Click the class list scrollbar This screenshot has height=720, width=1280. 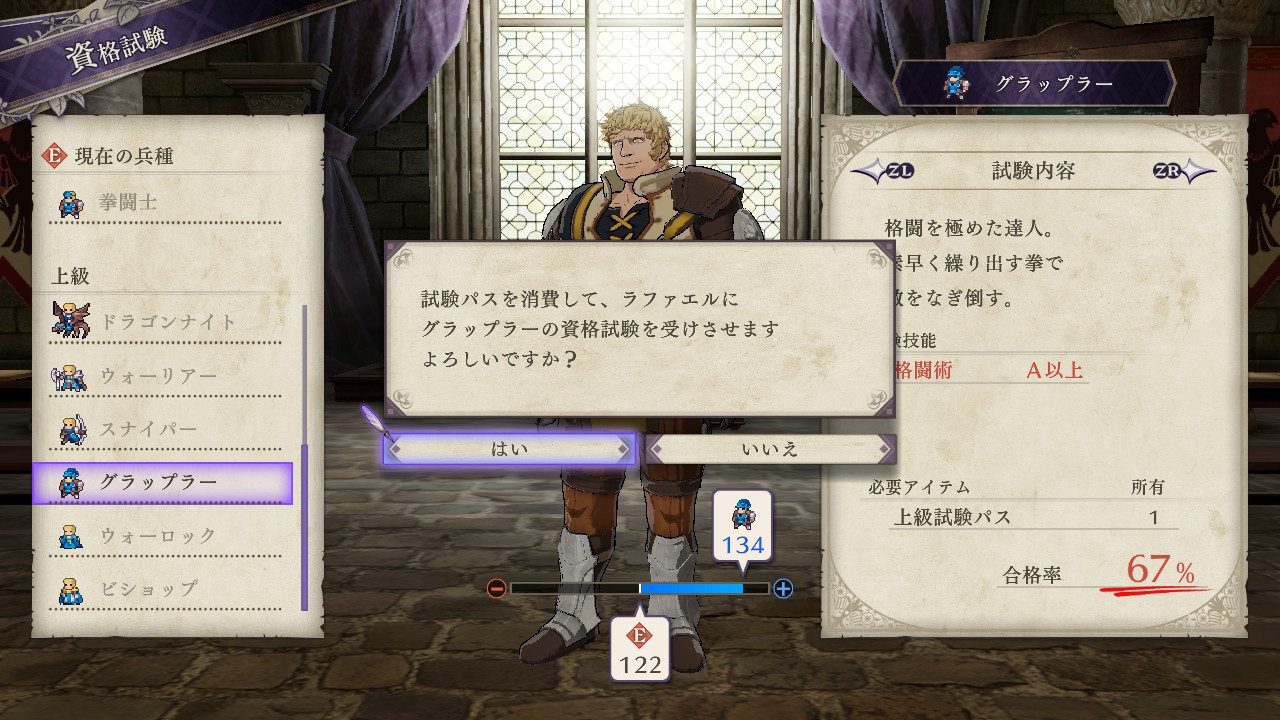pyautogui.click(x=304, y=458)
